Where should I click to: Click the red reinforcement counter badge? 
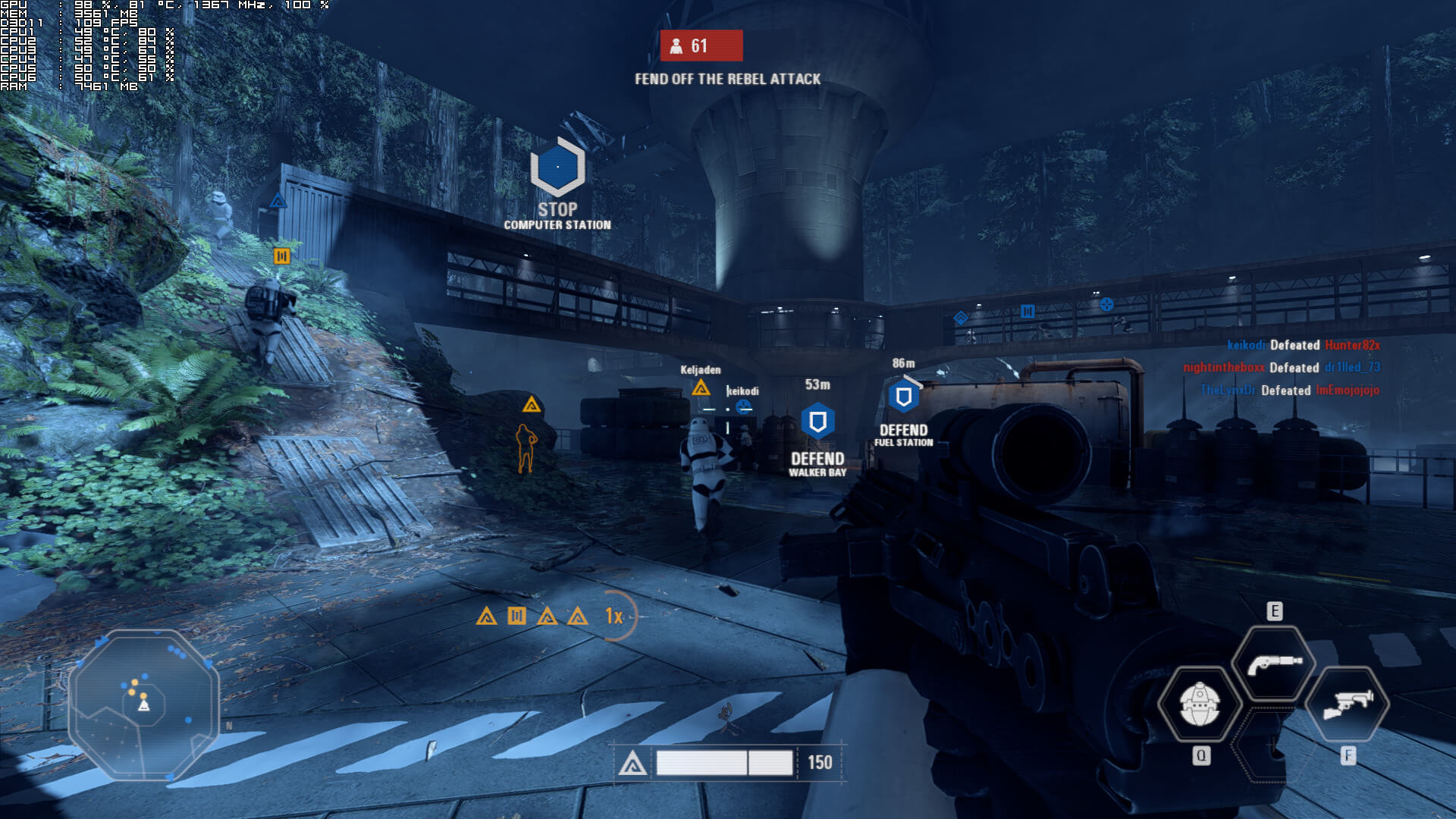[x=701, y=46]
